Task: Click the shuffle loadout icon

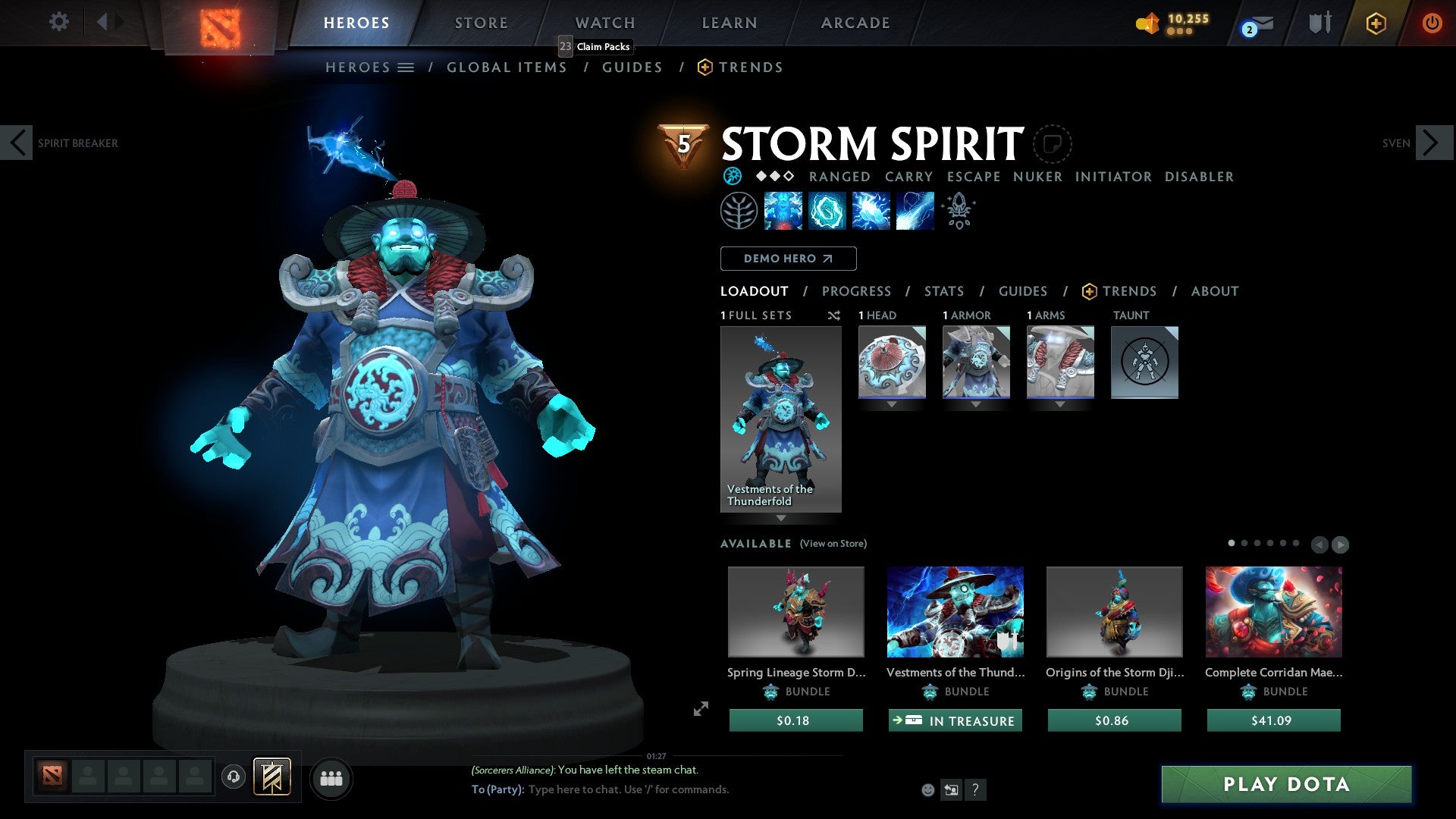Action: coord(834,315)
